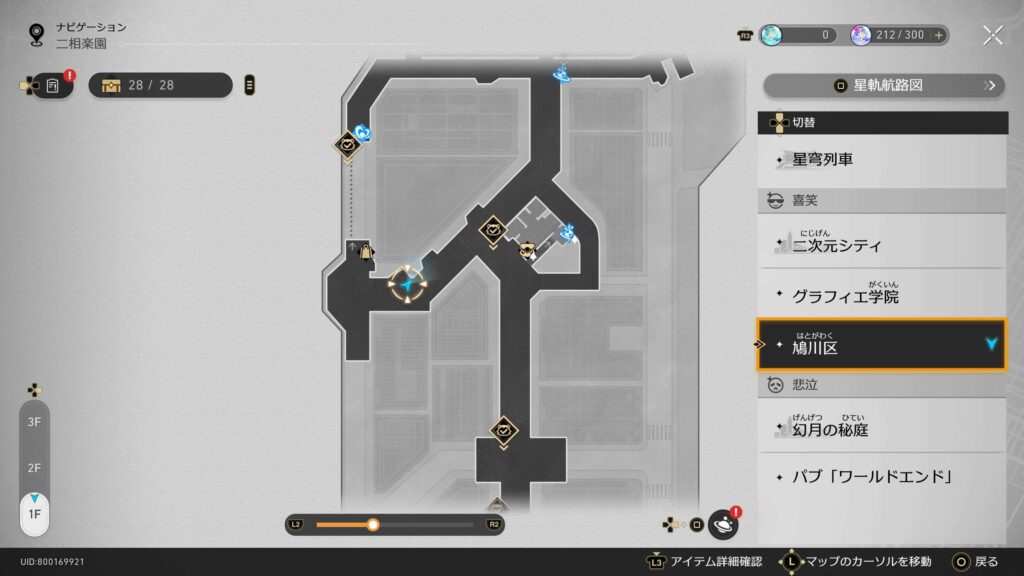Add trailblaze power with the plus button
The image size is (1024, 576).
pos(938,35)
